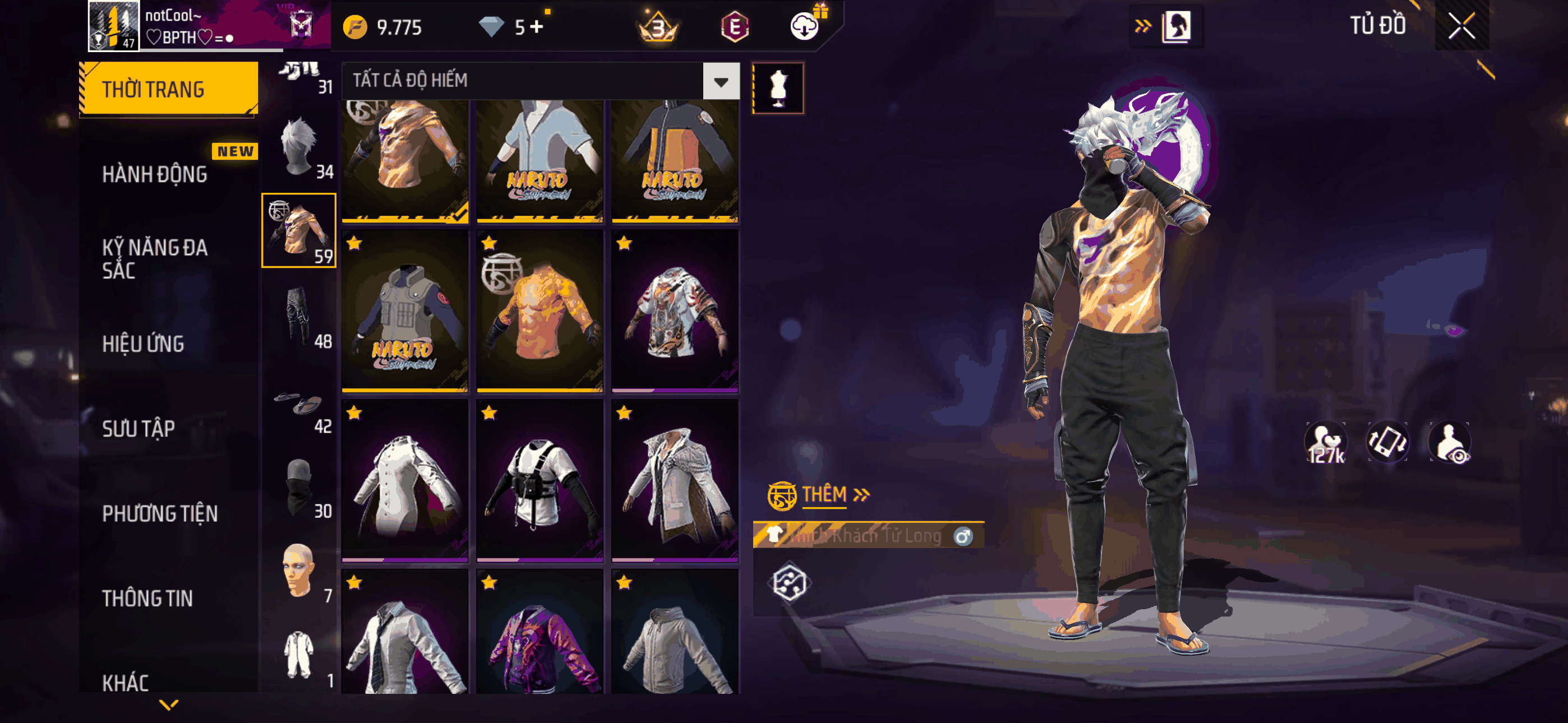Open the cloud download gift icon
The height and width of the screenshot is (723, 1568).
click(805, 26)
